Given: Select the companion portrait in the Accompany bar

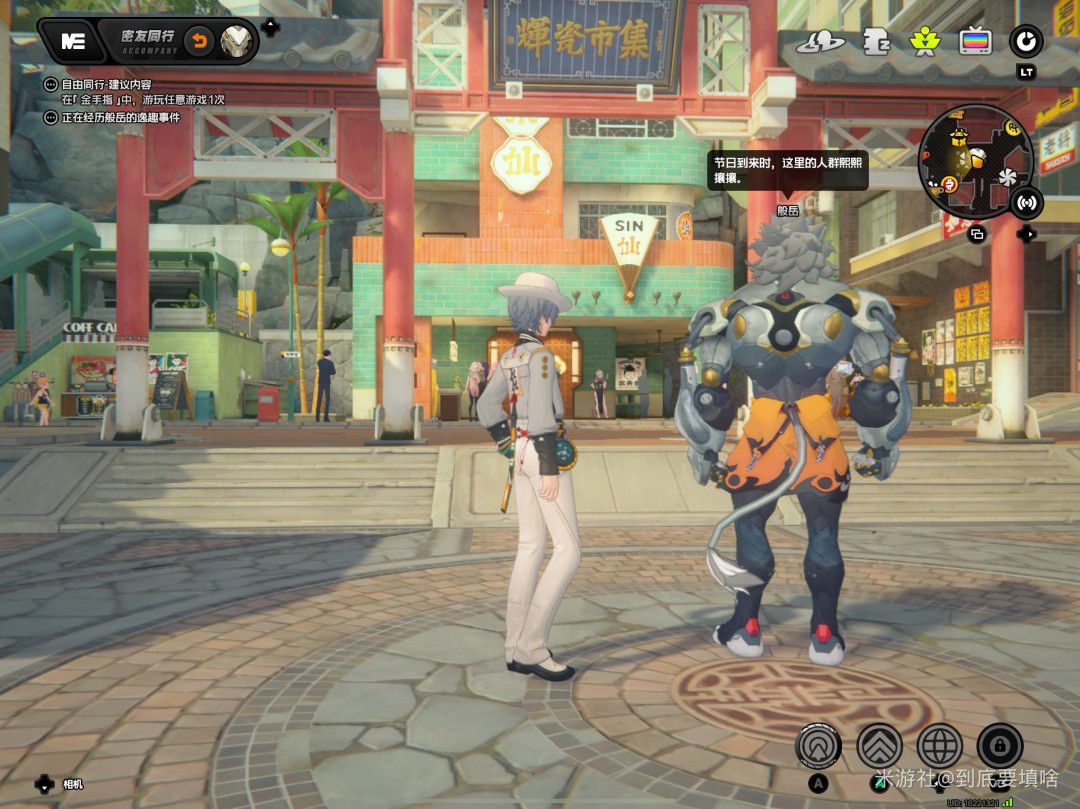Looking at the screenshot, I should tap(236, 41).
